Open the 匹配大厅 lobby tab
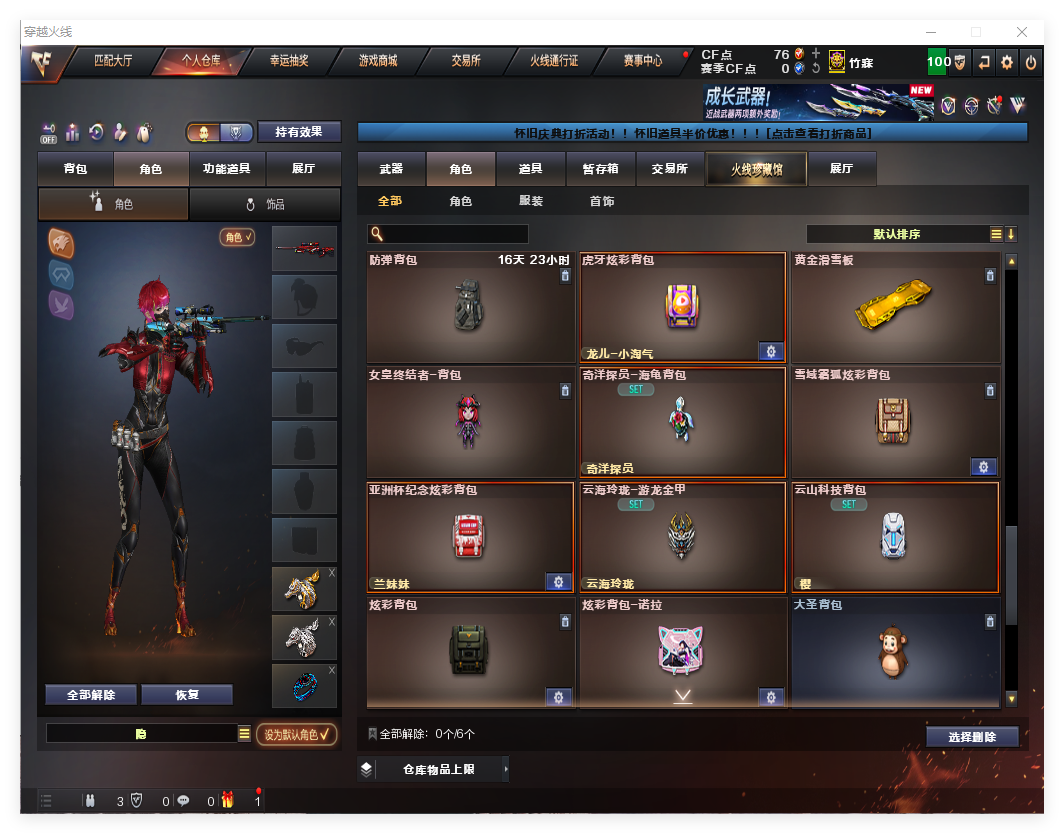Screen dimensions: 1064x834 112,61
